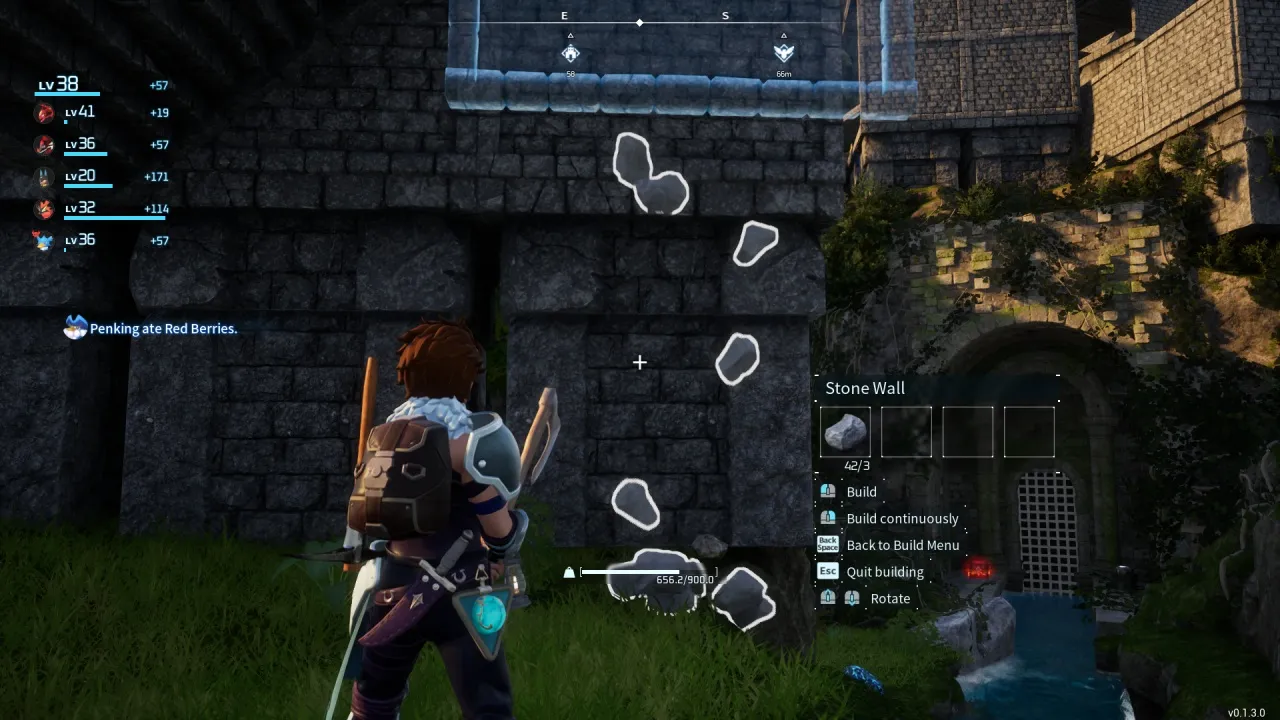This screenshot has width=1280, height=720.
Task: Click the compass marker showing 66m
Action: [x=783, y=53]
